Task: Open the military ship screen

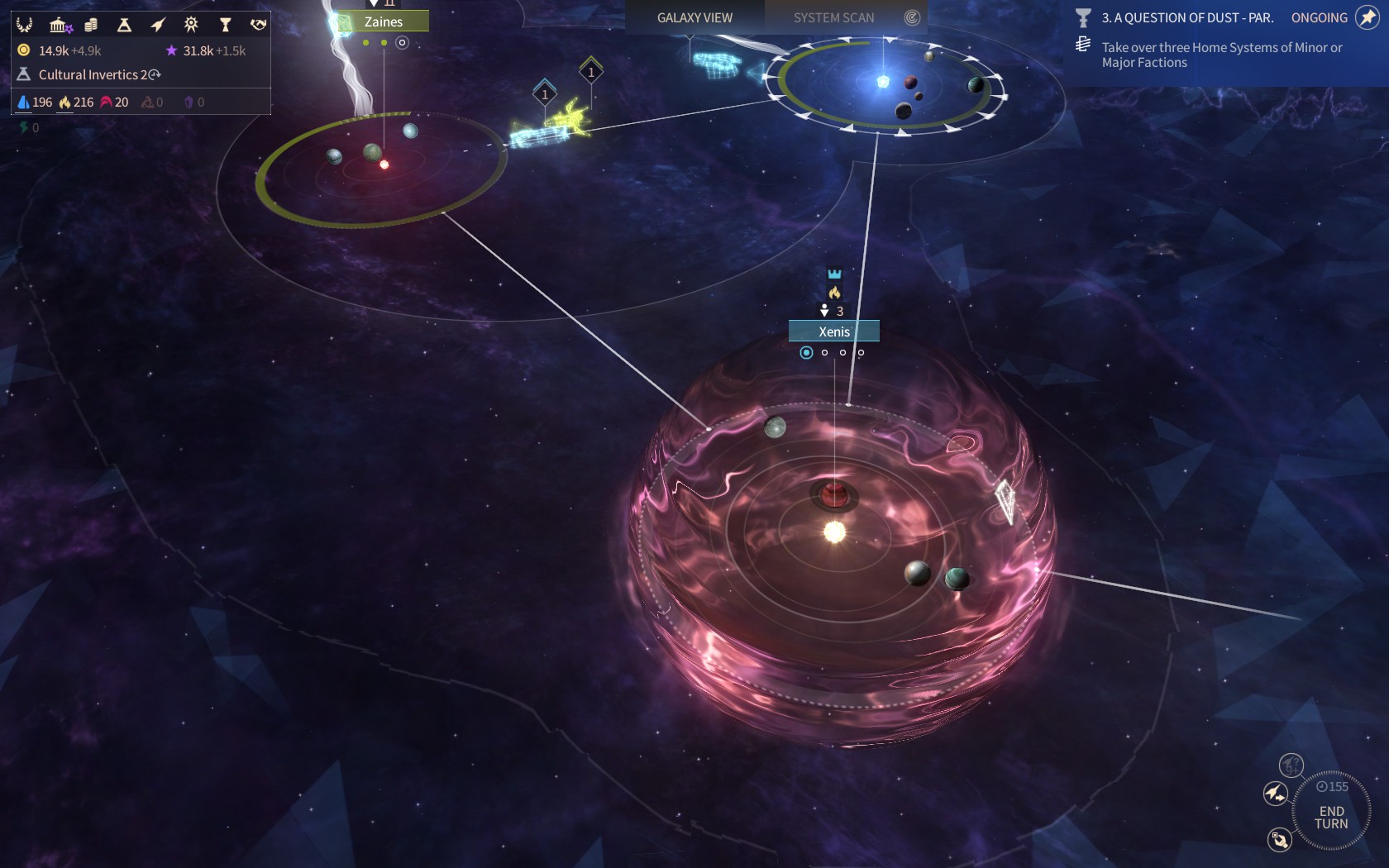Action: click(x=158, y=25)
